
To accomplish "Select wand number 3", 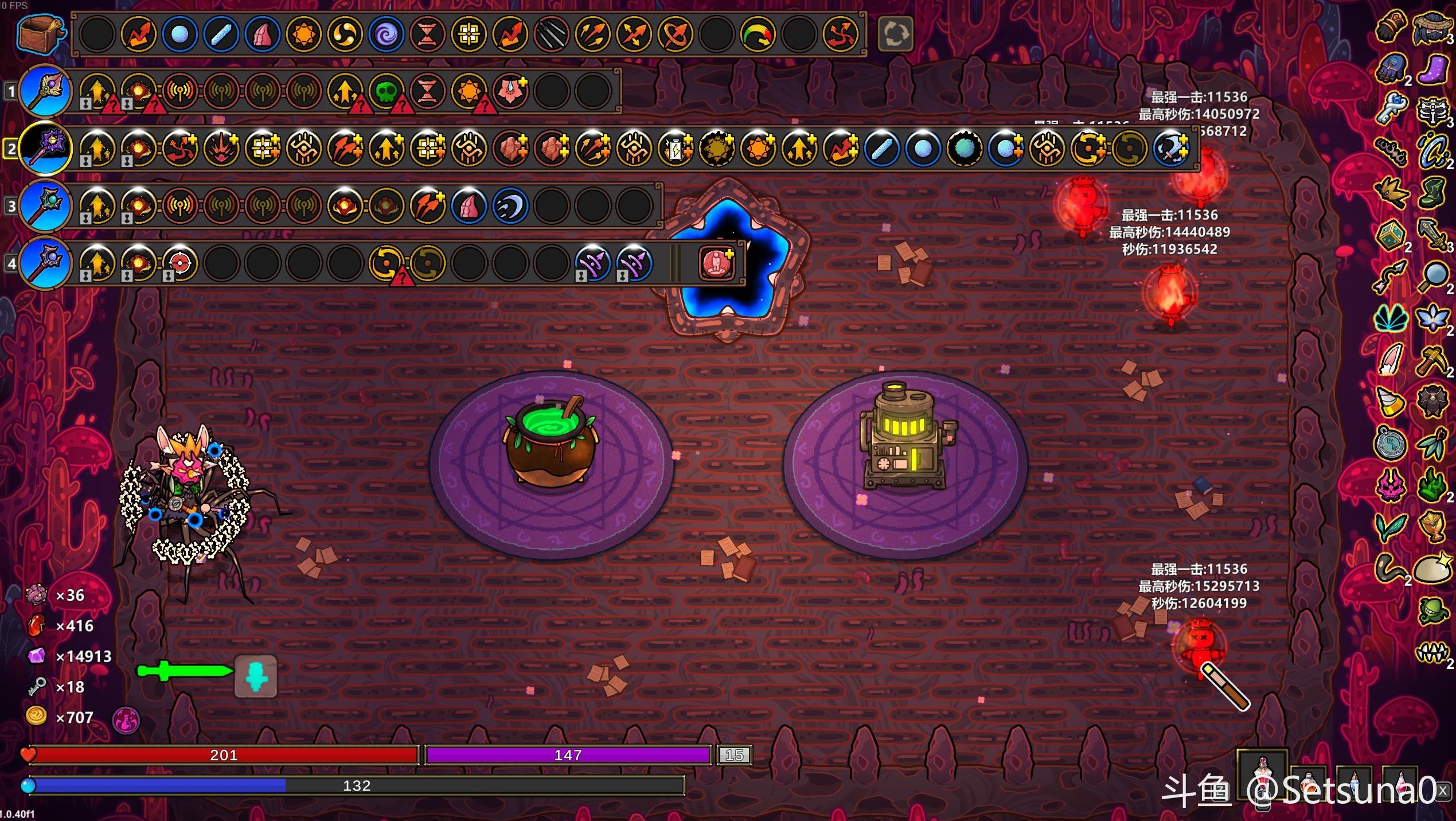I will (45, 205).
